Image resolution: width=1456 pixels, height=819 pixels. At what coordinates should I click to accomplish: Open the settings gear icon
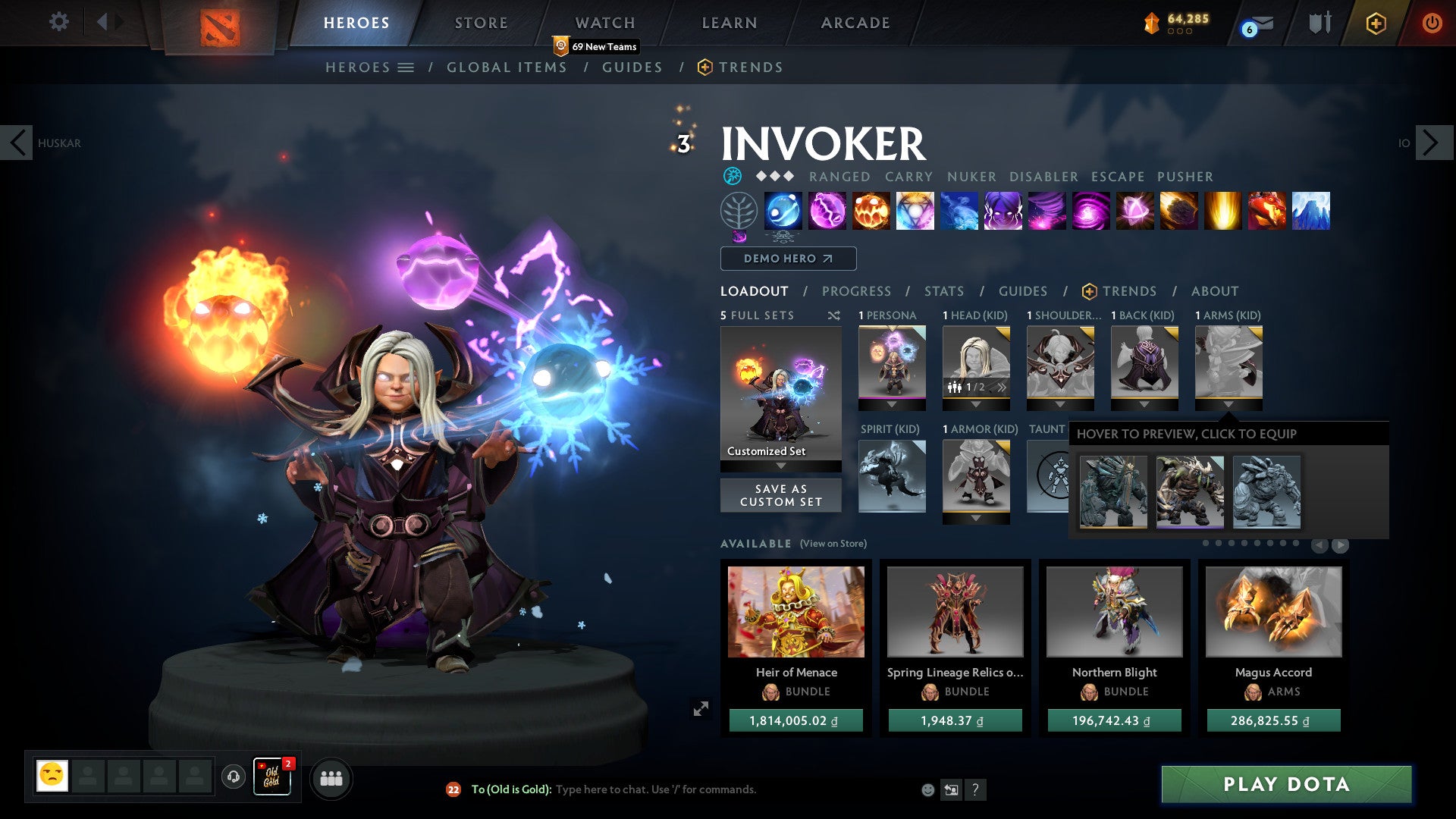click(58, 22)
